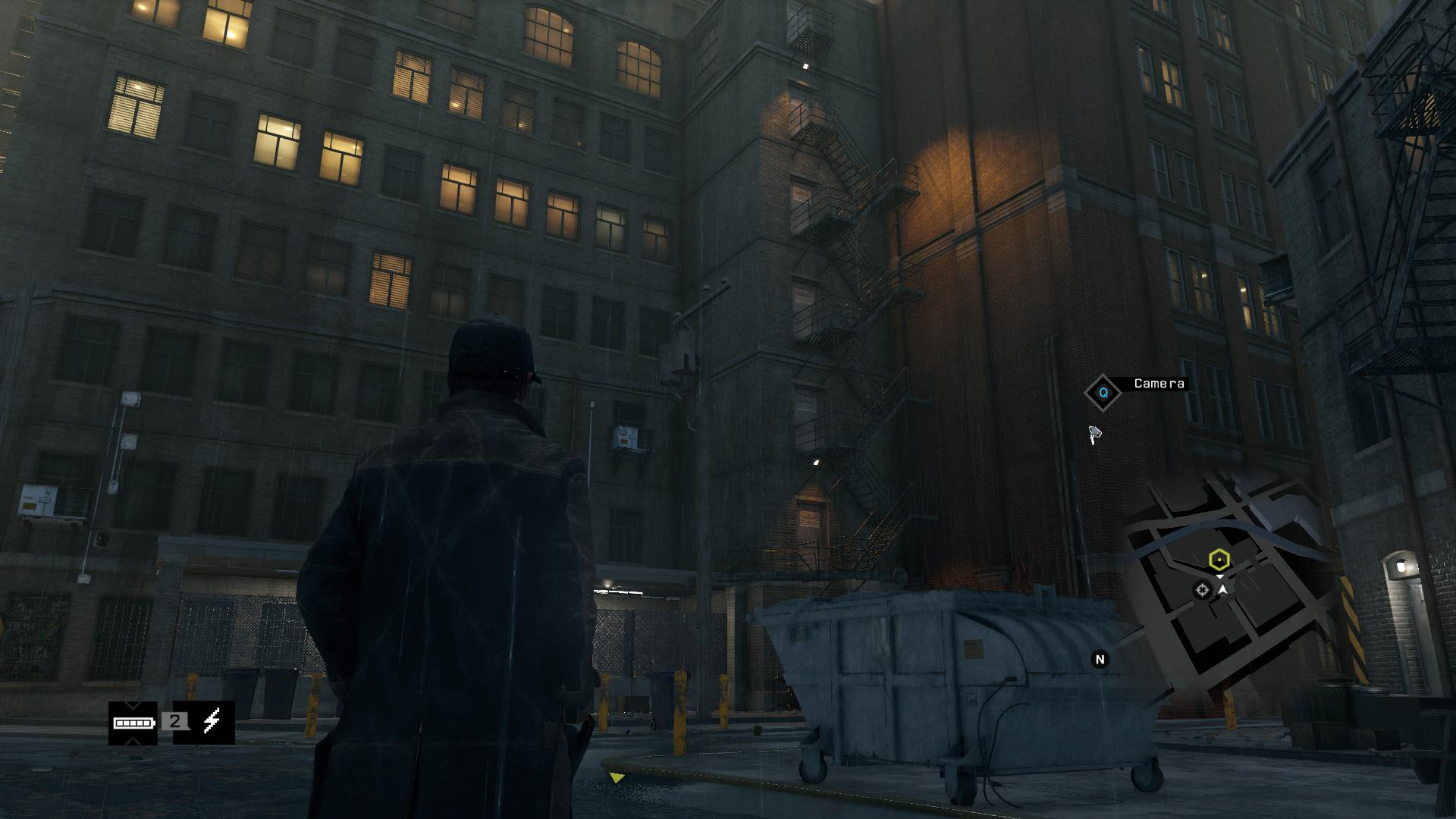Select the yellow hexagon marker on minimap
The image size is (1456, 819).
(1219, 560)
